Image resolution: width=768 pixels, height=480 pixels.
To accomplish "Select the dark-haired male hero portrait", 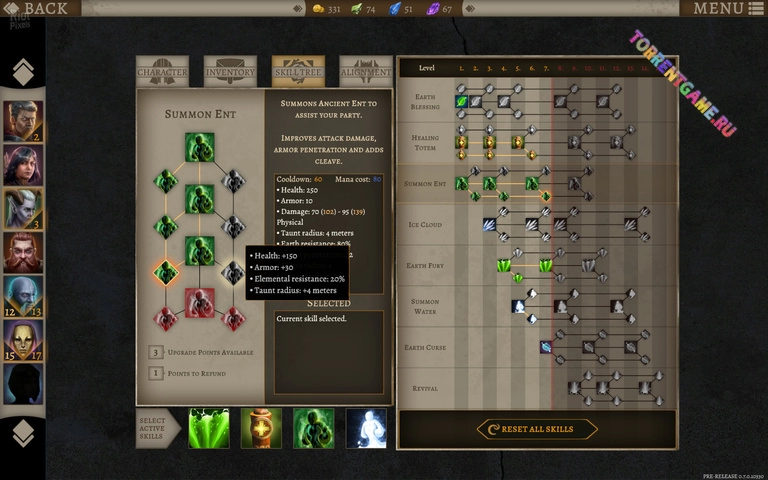I will click(x=23, y=121).
